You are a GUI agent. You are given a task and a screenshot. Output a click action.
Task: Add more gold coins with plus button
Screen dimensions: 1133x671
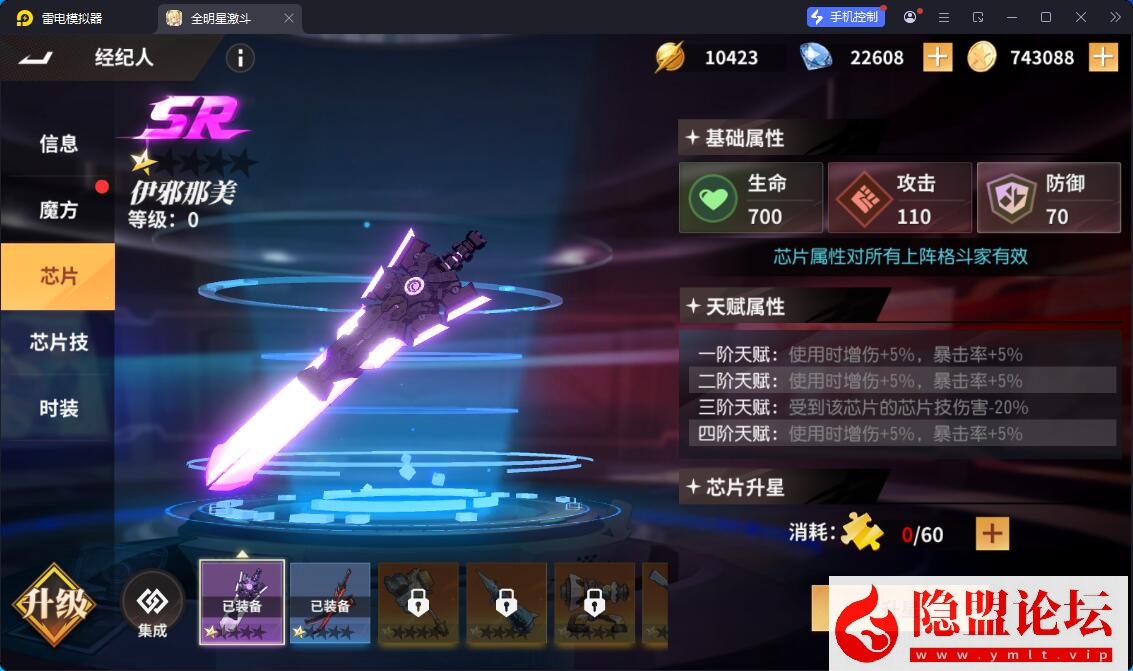[x=1102, y=57]
